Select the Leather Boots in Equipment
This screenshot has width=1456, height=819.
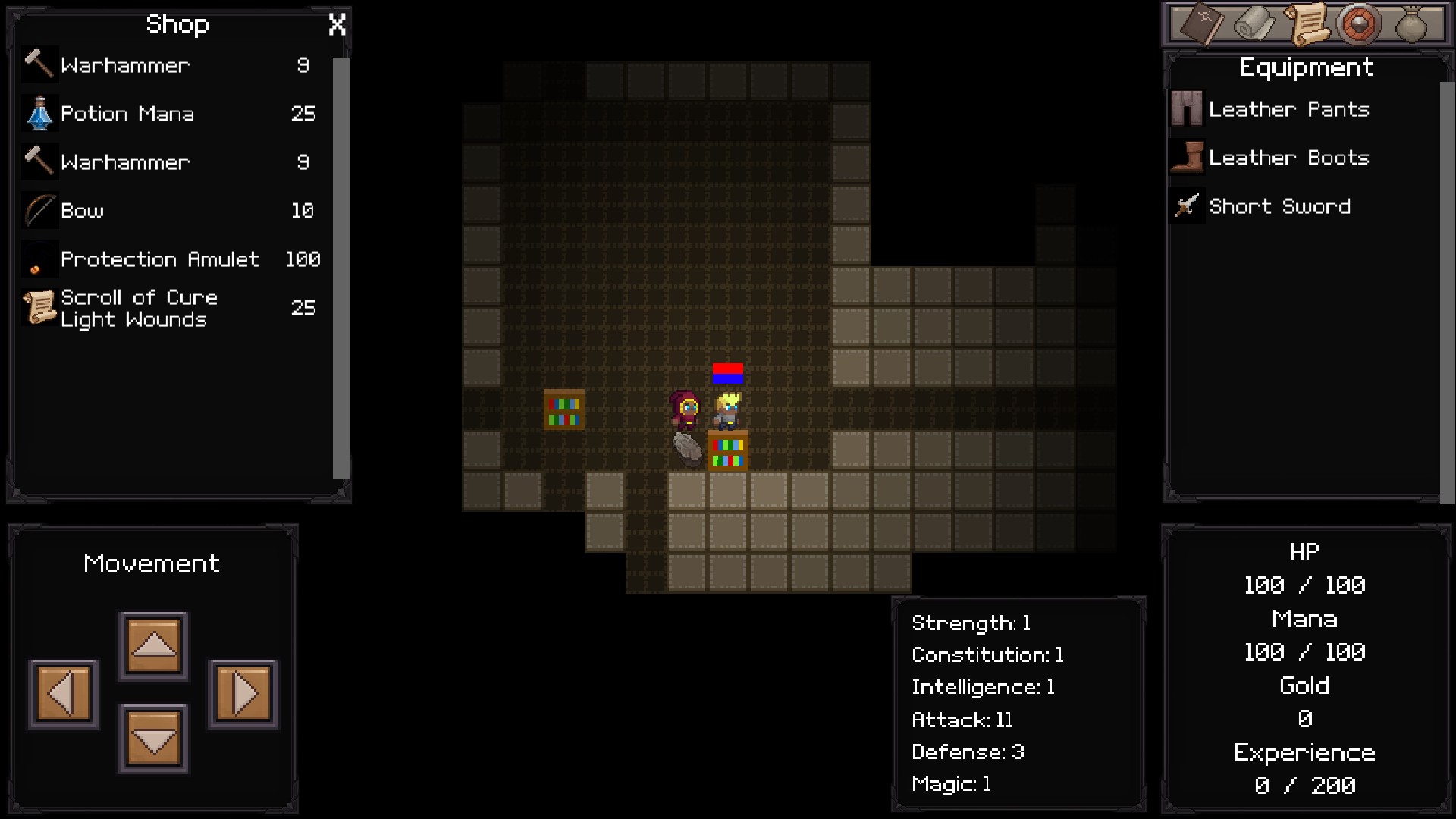(x=1187, y=158)
